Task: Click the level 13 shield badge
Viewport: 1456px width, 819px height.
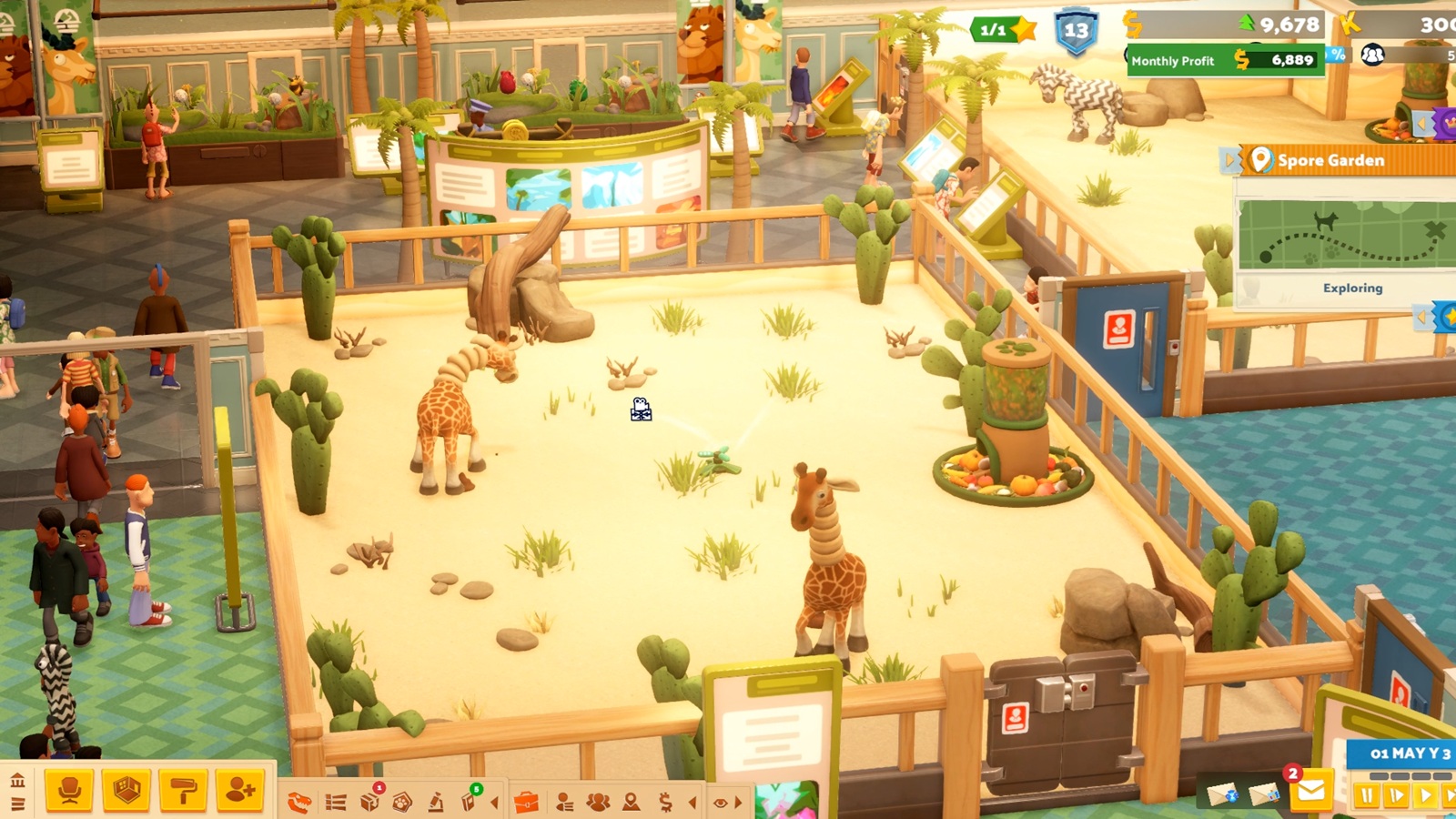Action: pos(1076,32)
